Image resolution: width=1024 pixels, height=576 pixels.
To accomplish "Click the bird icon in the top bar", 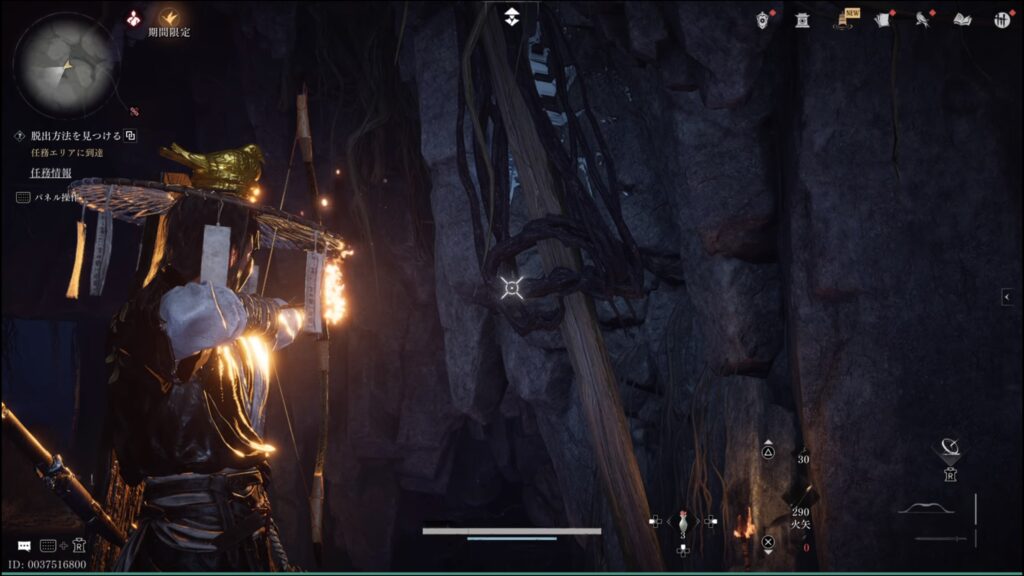I will coord(922,19).
